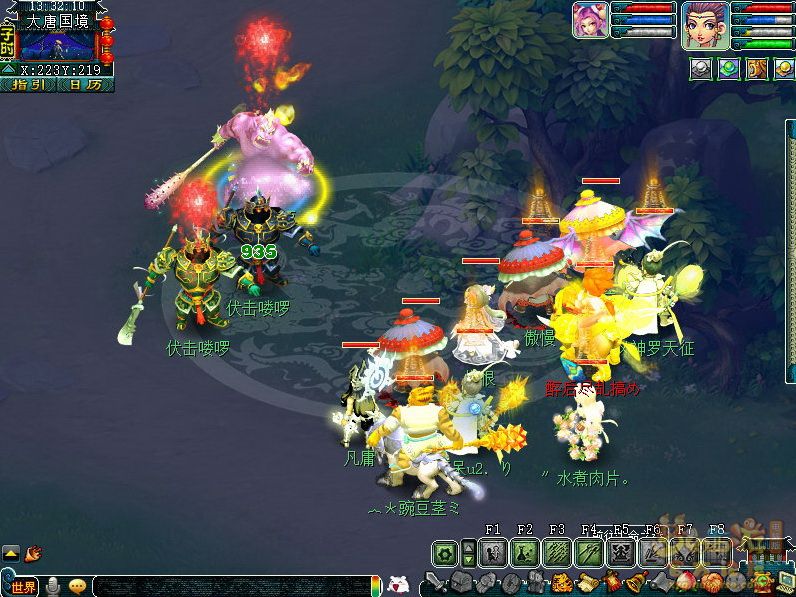The width and height of the screenshot is (796, 597).
Task: Select the F7 hotbar slot
Action: [x=685, y=552]
